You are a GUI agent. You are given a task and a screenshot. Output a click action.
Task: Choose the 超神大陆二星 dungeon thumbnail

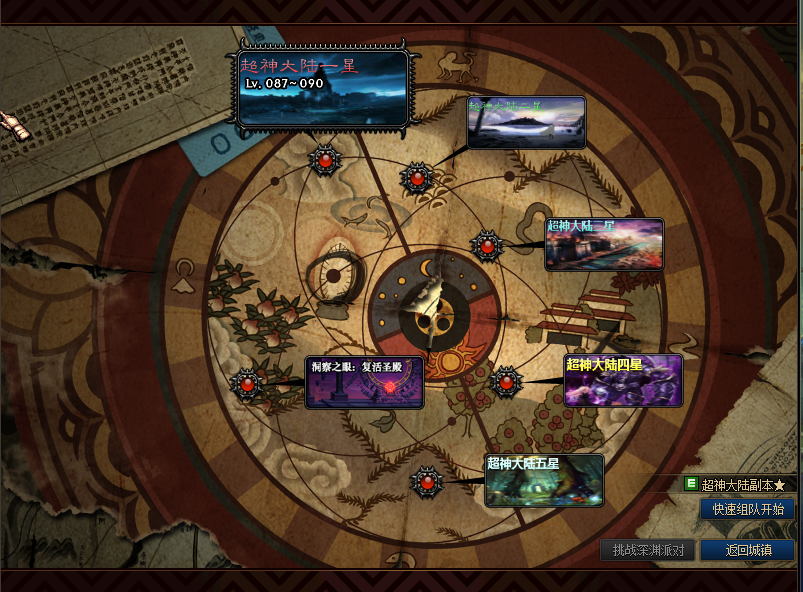[526, 122]
